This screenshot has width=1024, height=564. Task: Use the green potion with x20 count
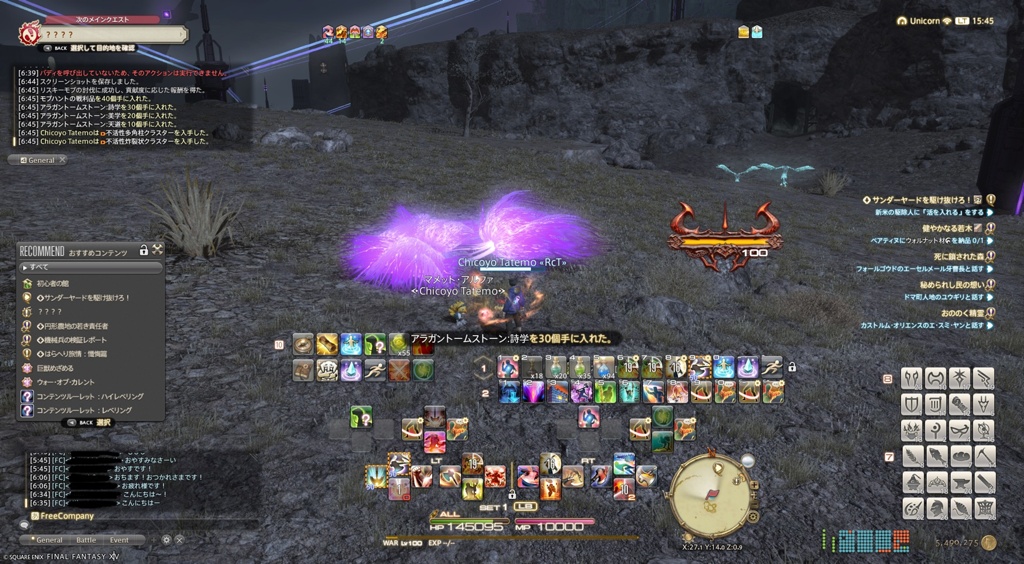click(556, 366)
